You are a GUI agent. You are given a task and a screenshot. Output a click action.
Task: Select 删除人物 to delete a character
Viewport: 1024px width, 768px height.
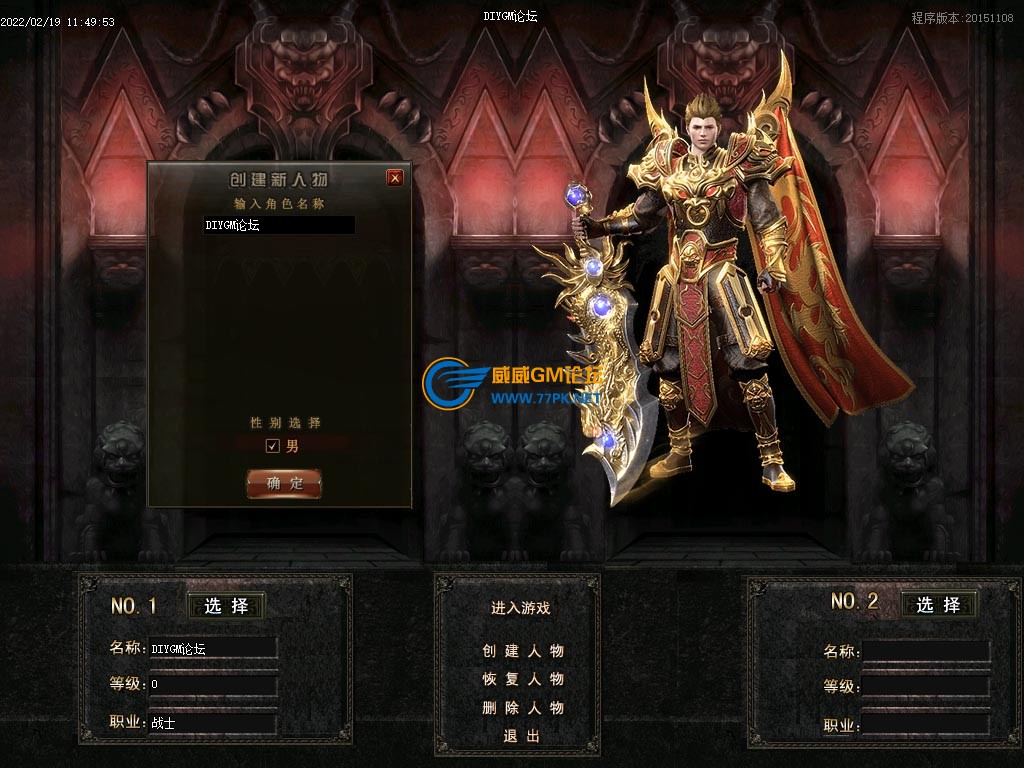tap(523, 708)
